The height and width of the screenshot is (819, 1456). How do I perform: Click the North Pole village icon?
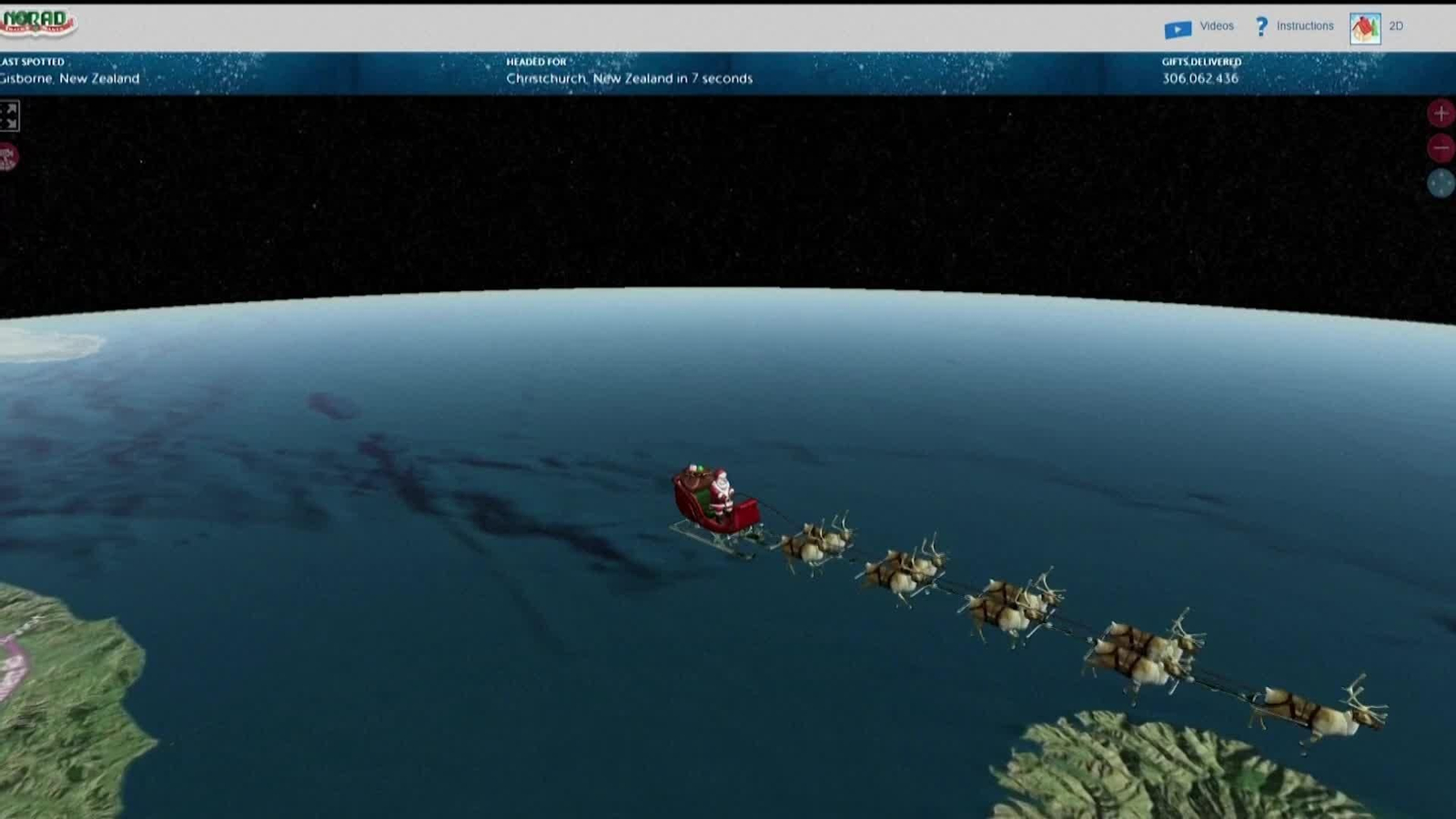pos(1364,25)
